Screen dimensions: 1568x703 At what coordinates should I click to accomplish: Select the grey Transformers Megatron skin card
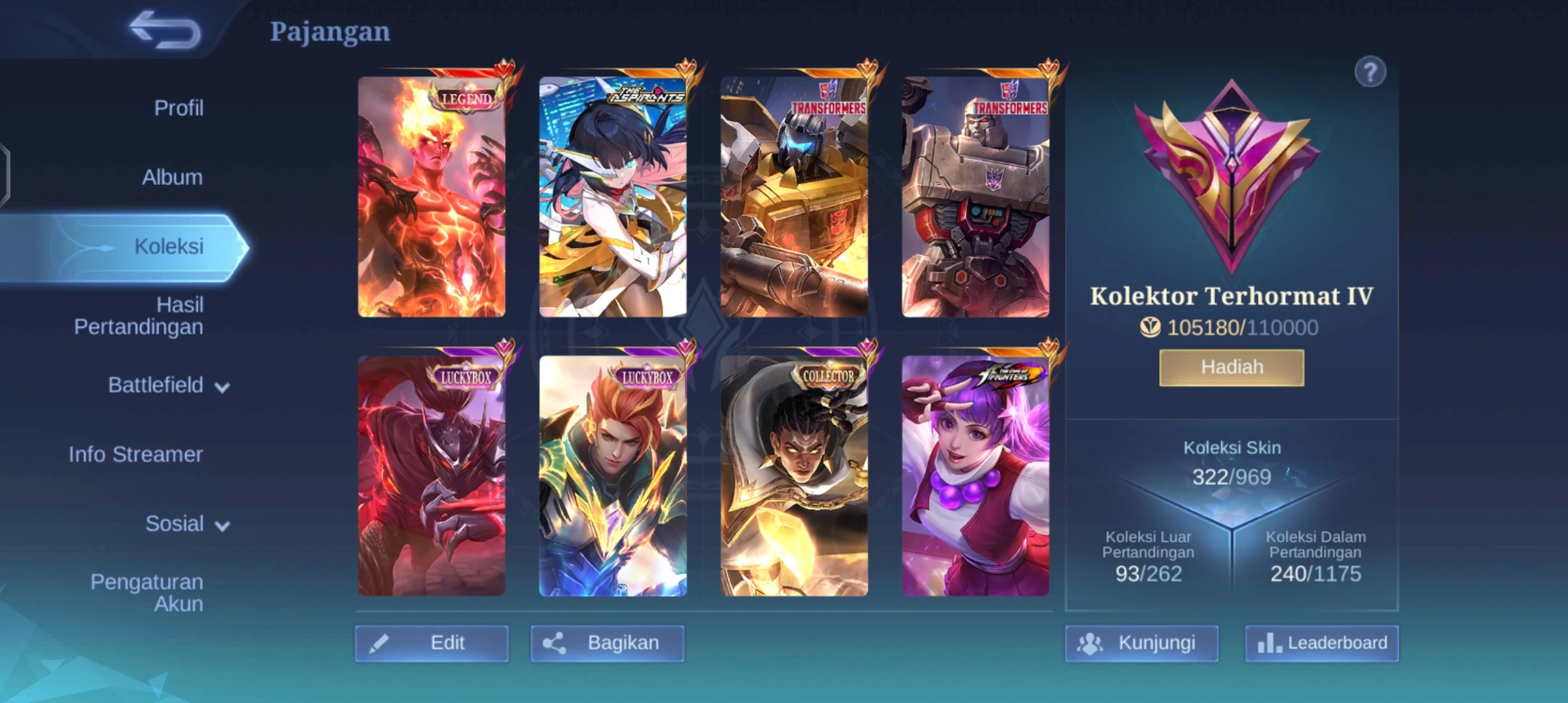click(975, 197)
